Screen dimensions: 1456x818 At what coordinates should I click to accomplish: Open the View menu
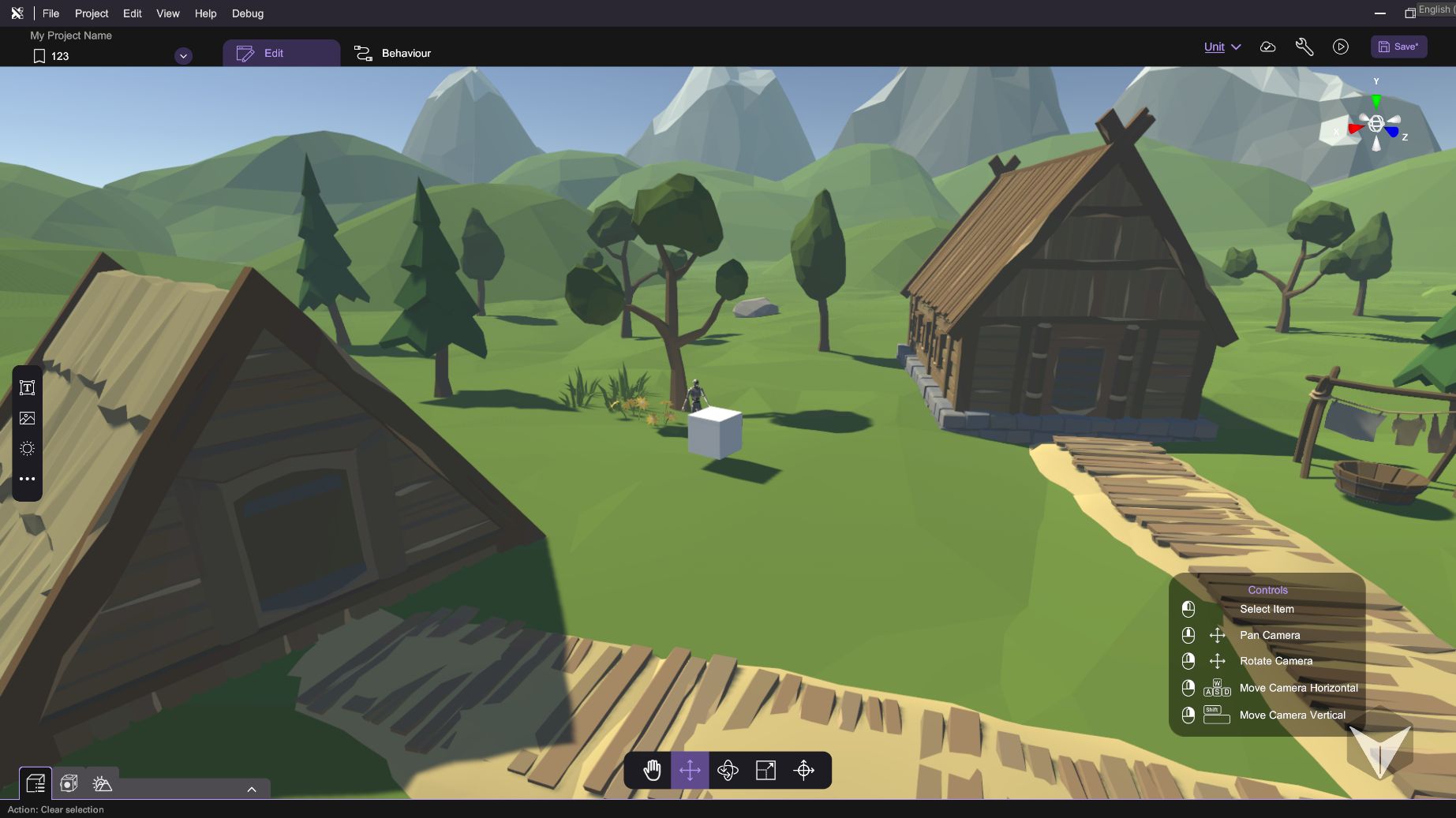coord(167,13)
